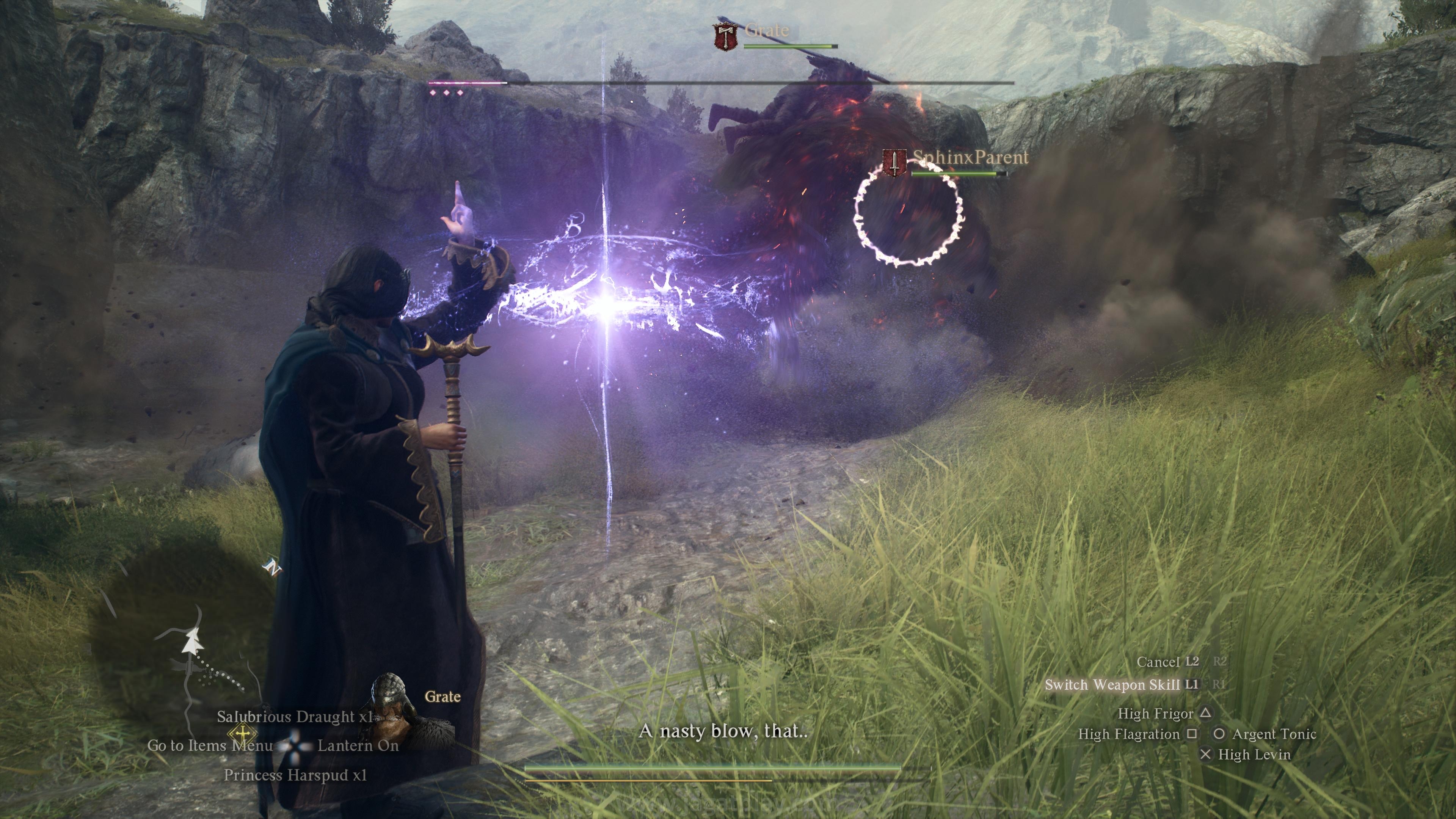Trigger the High Levin skill

pyautogui.click(x=1254, y=755)
